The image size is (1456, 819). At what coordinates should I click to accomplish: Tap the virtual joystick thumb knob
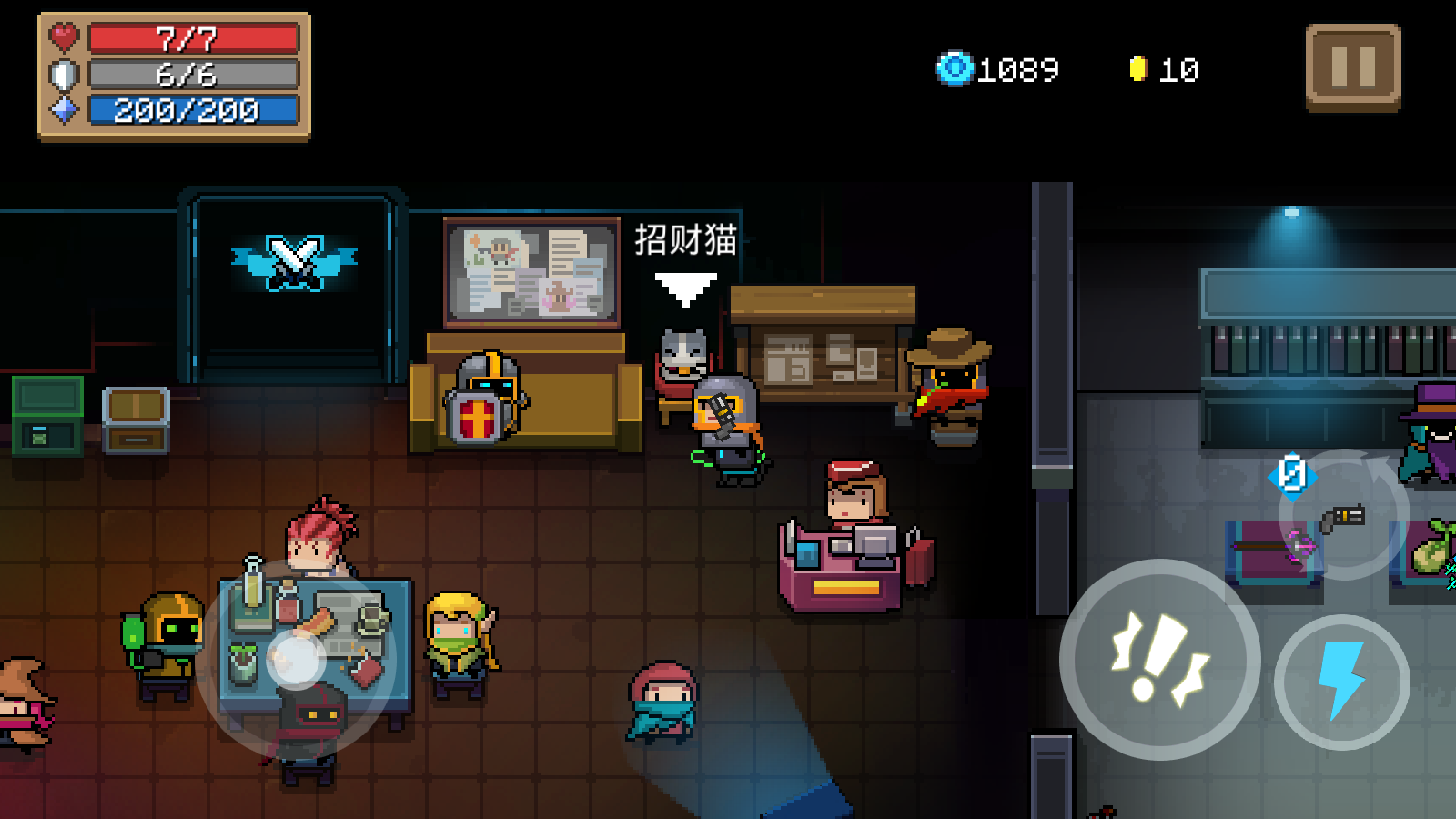click(296, 659)
